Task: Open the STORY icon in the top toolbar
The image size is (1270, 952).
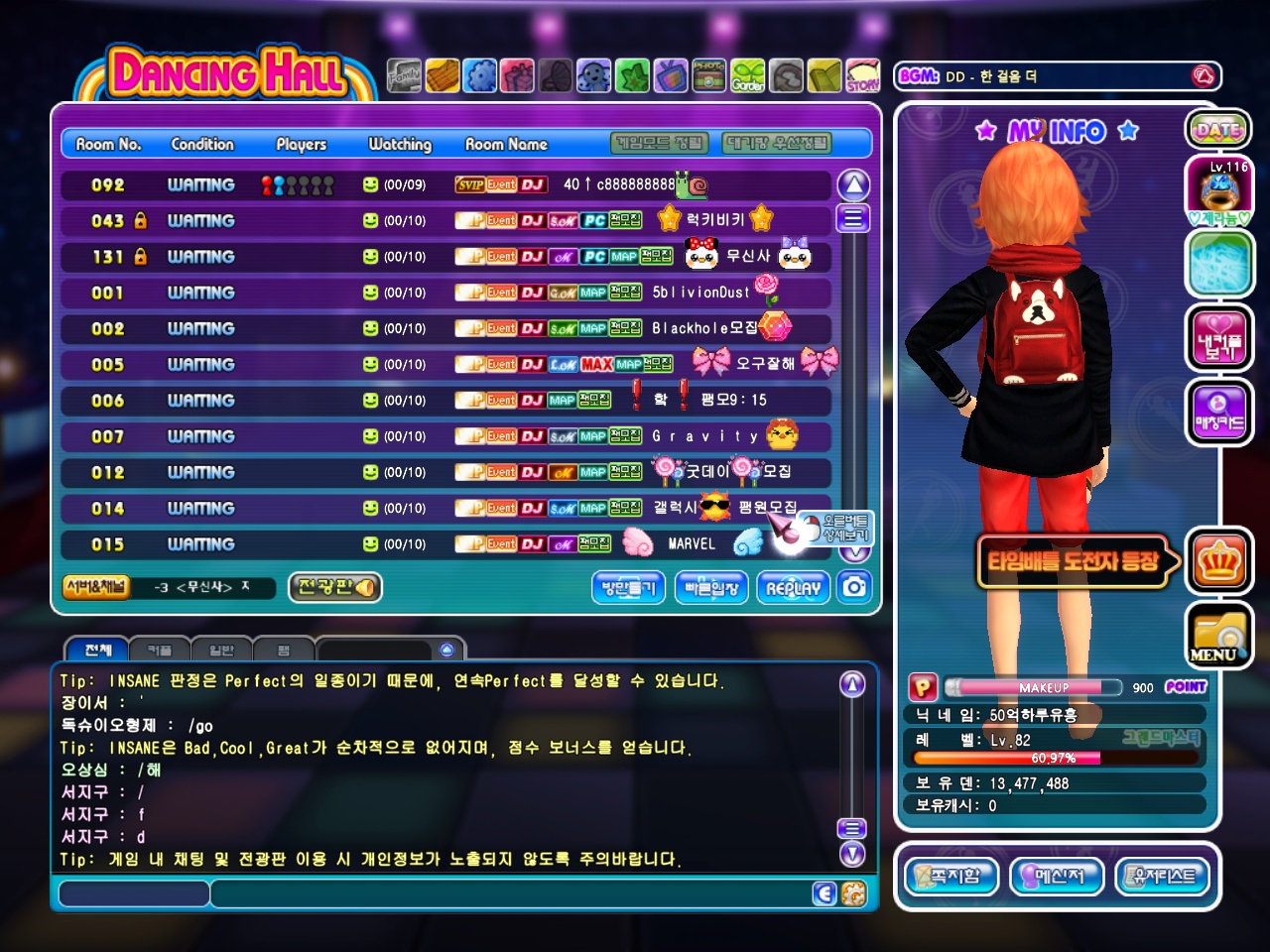Action: click(x=863, y=76)
